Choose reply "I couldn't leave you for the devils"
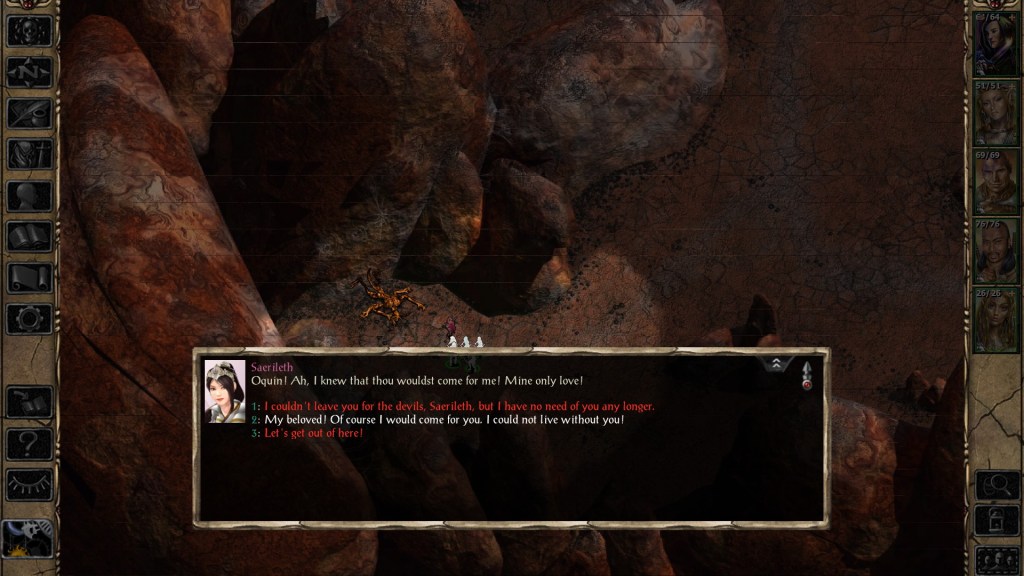The image size is (1024, 576). pos(459,406)
